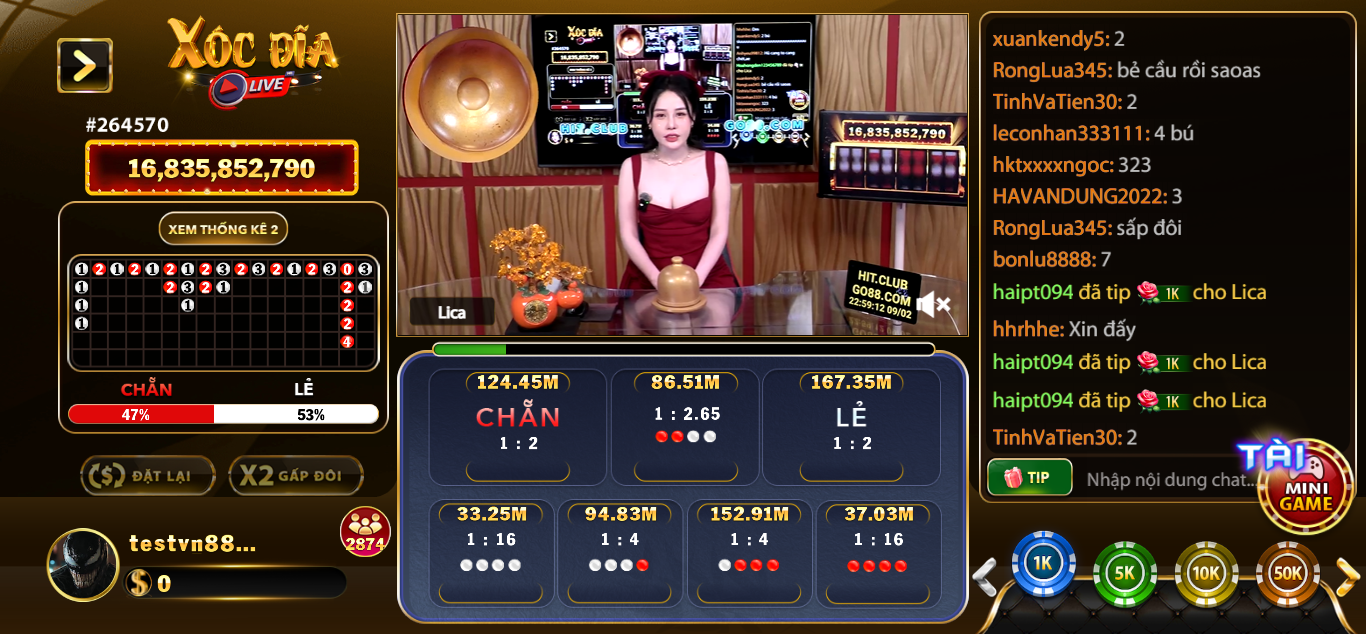
Task: Pick the orange 50K chip
Action: (1286, 574)
